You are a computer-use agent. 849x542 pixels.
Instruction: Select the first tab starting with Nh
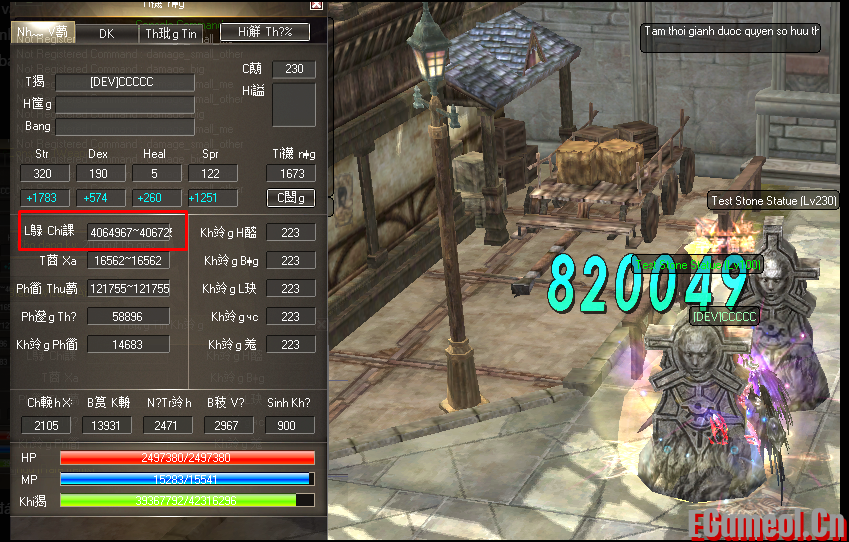tap(43, 33)
